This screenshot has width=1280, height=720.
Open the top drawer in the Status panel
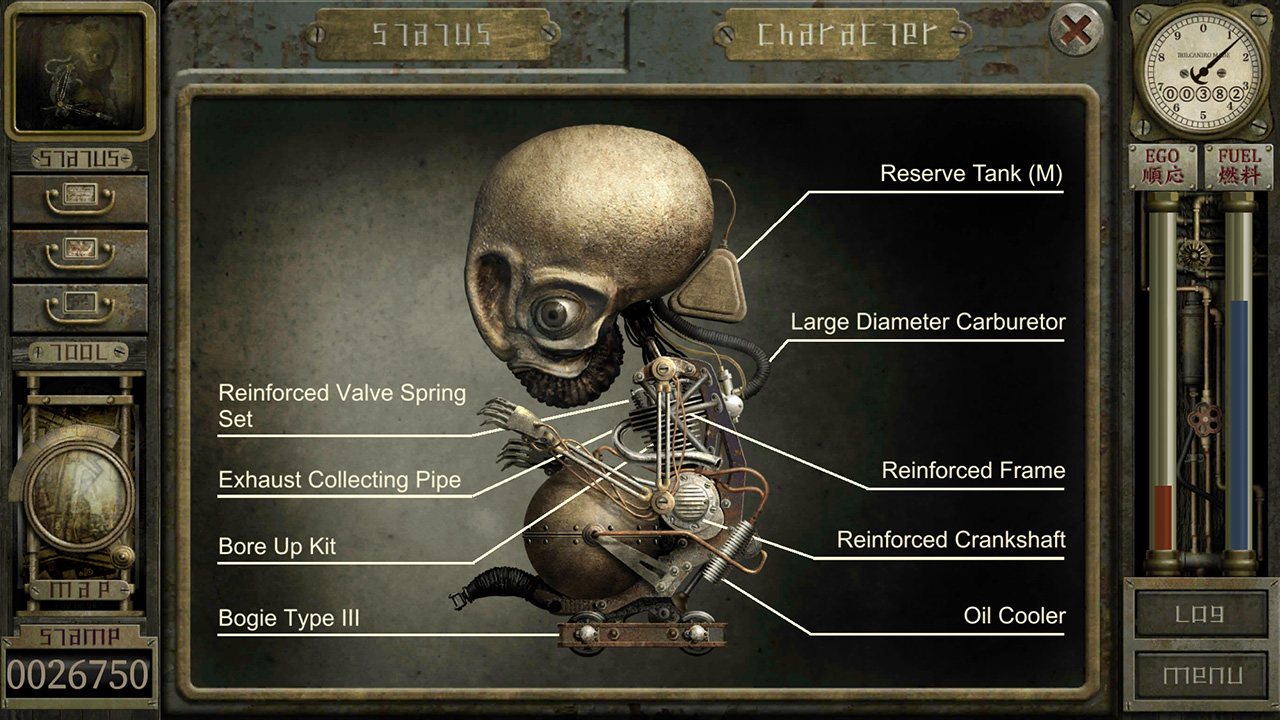pyautogui.click(x=80, y=196)
